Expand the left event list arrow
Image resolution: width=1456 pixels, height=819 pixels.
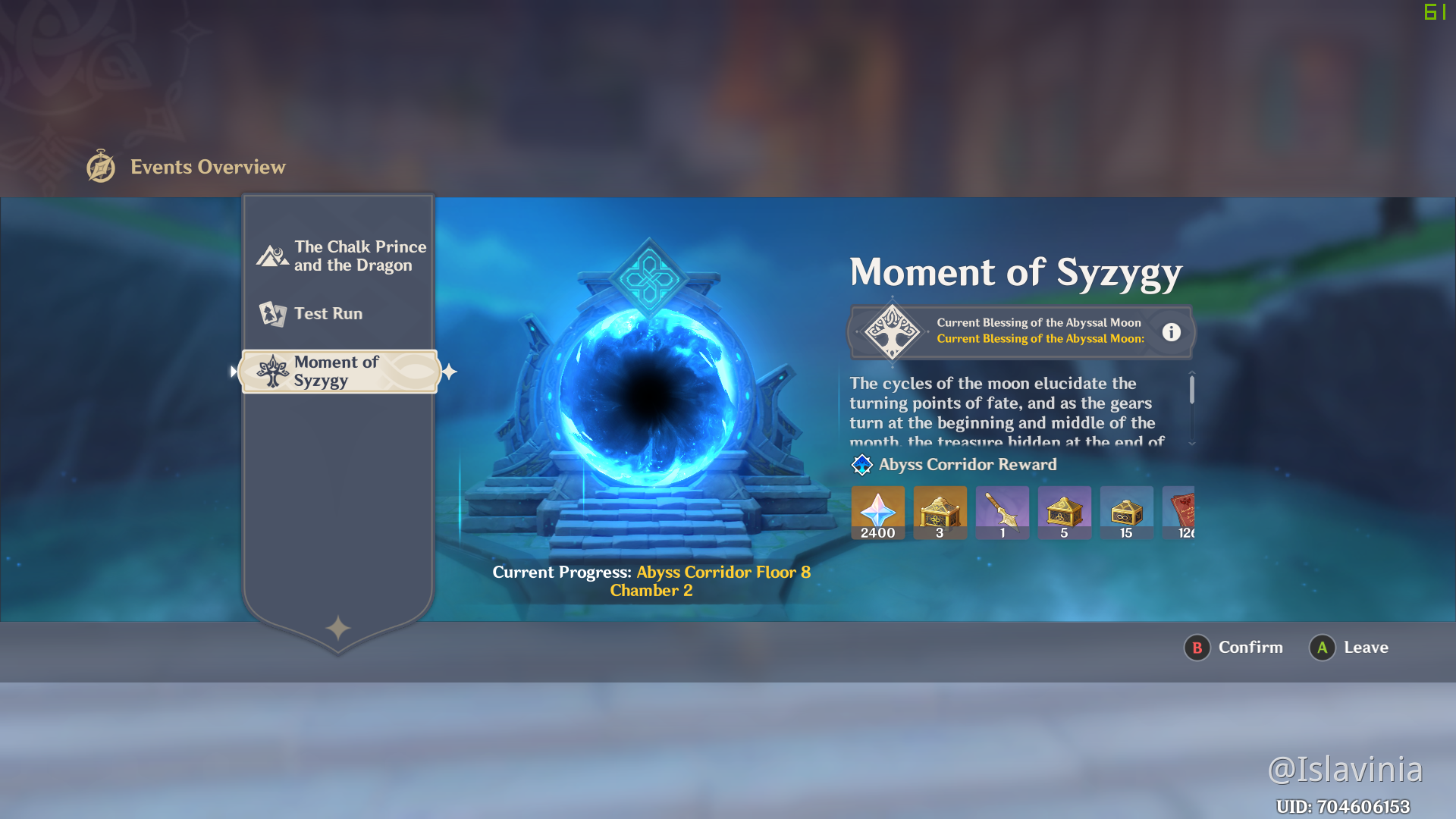click(x=233, y=371)
